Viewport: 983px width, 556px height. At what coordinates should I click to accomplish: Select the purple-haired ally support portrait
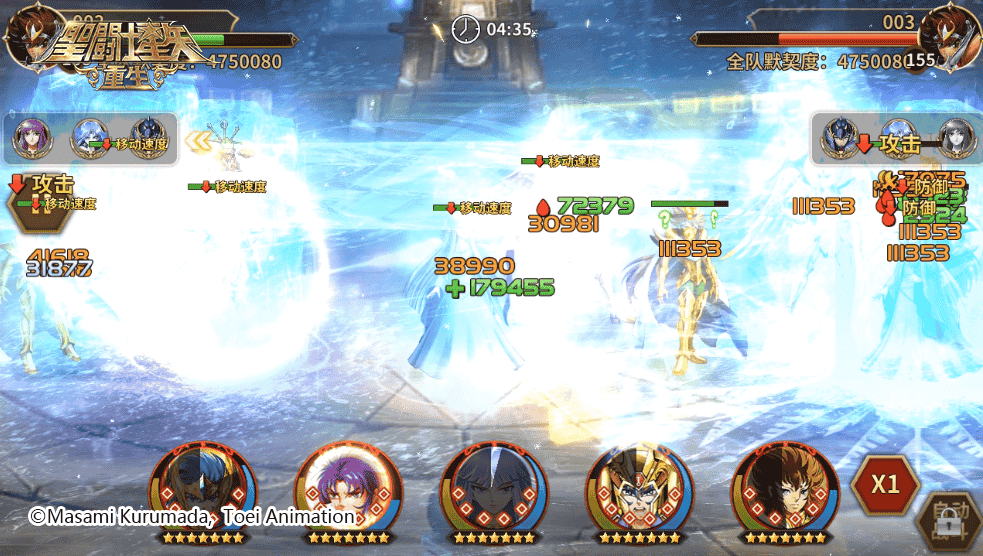[31, 139]
